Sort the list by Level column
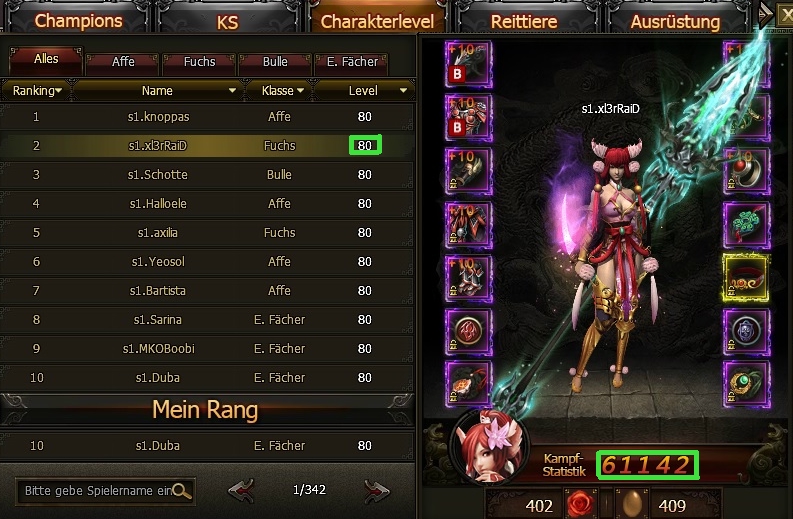The height and width of the screenshot is (519, 793). tap(364, 91)
